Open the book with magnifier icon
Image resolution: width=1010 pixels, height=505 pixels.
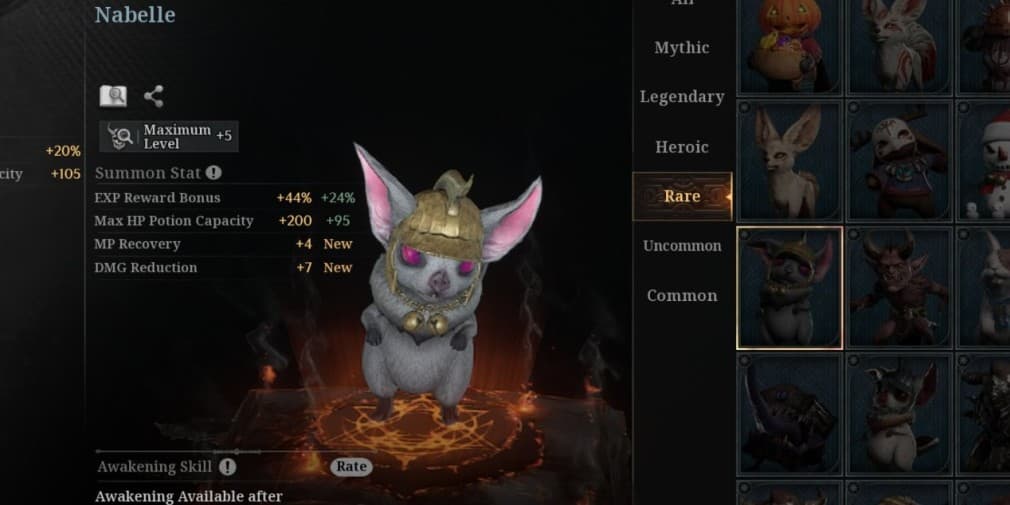[113, 96]
